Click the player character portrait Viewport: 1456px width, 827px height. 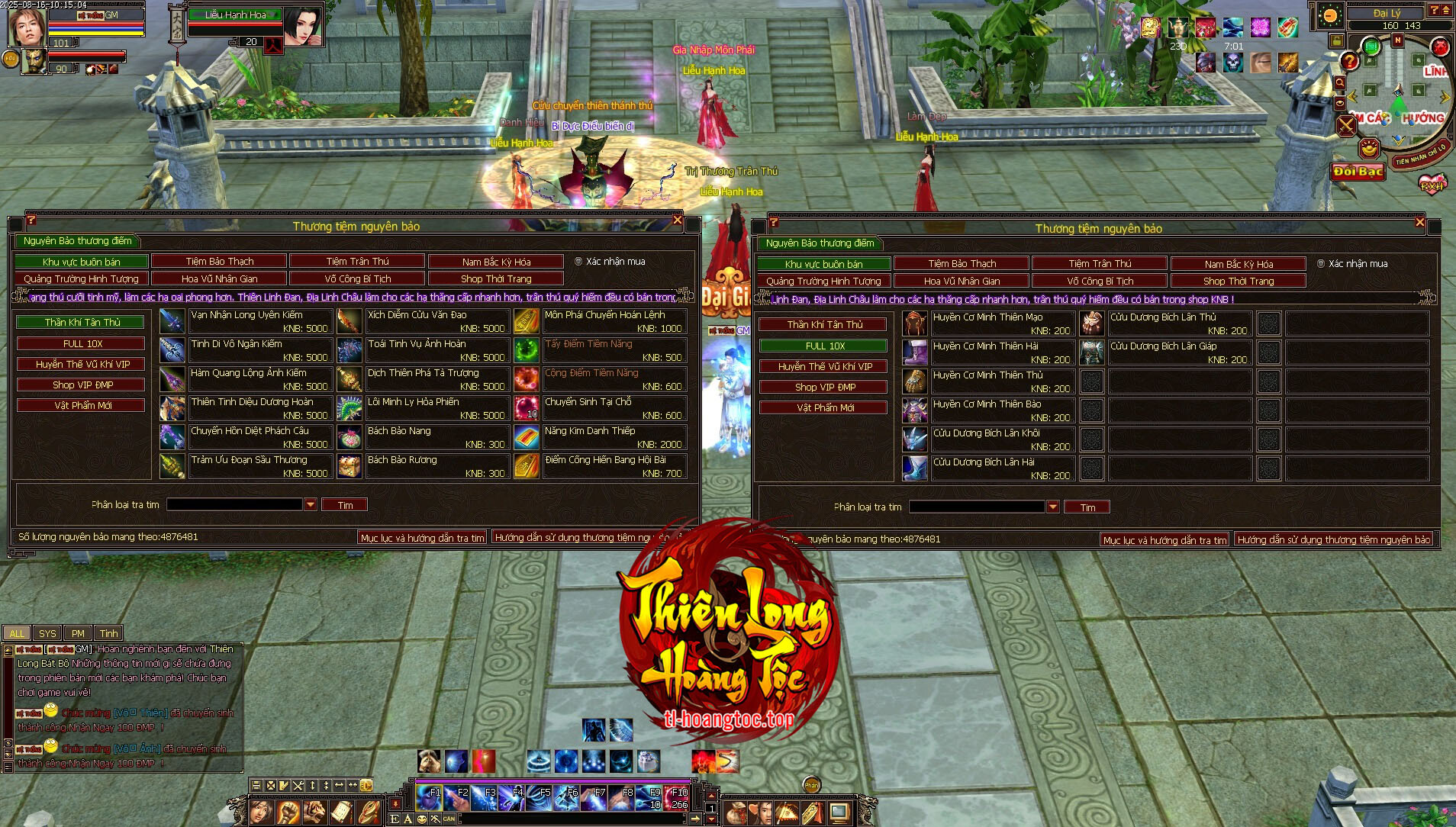[26, 27]
